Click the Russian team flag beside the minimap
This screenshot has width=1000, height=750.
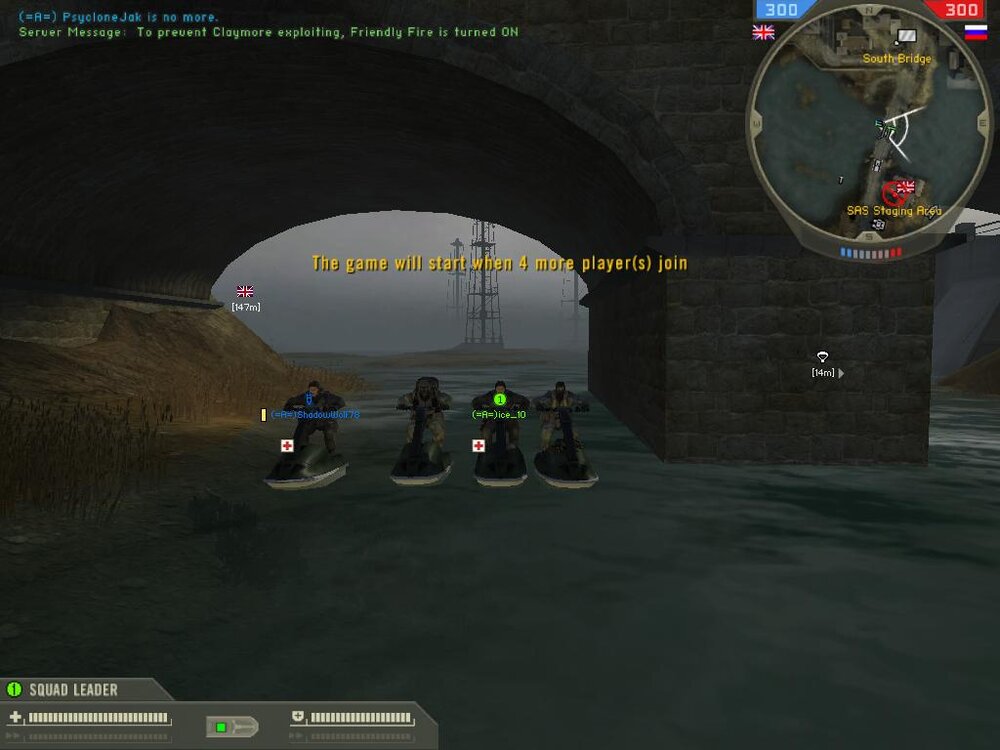(x=975, y=32)
